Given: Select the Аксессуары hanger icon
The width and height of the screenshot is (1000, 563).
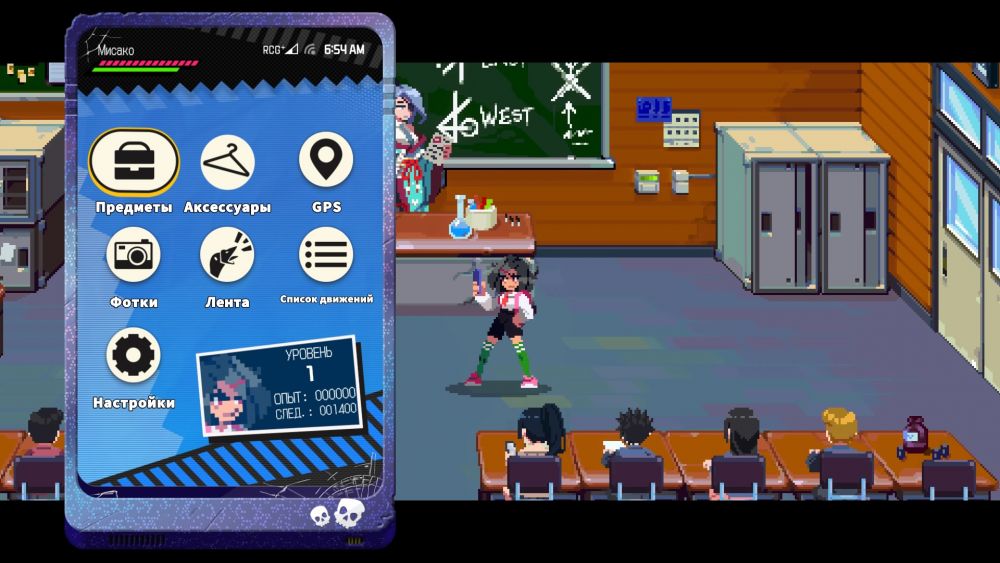Looking at the screenshot, I should pos(227,162).
